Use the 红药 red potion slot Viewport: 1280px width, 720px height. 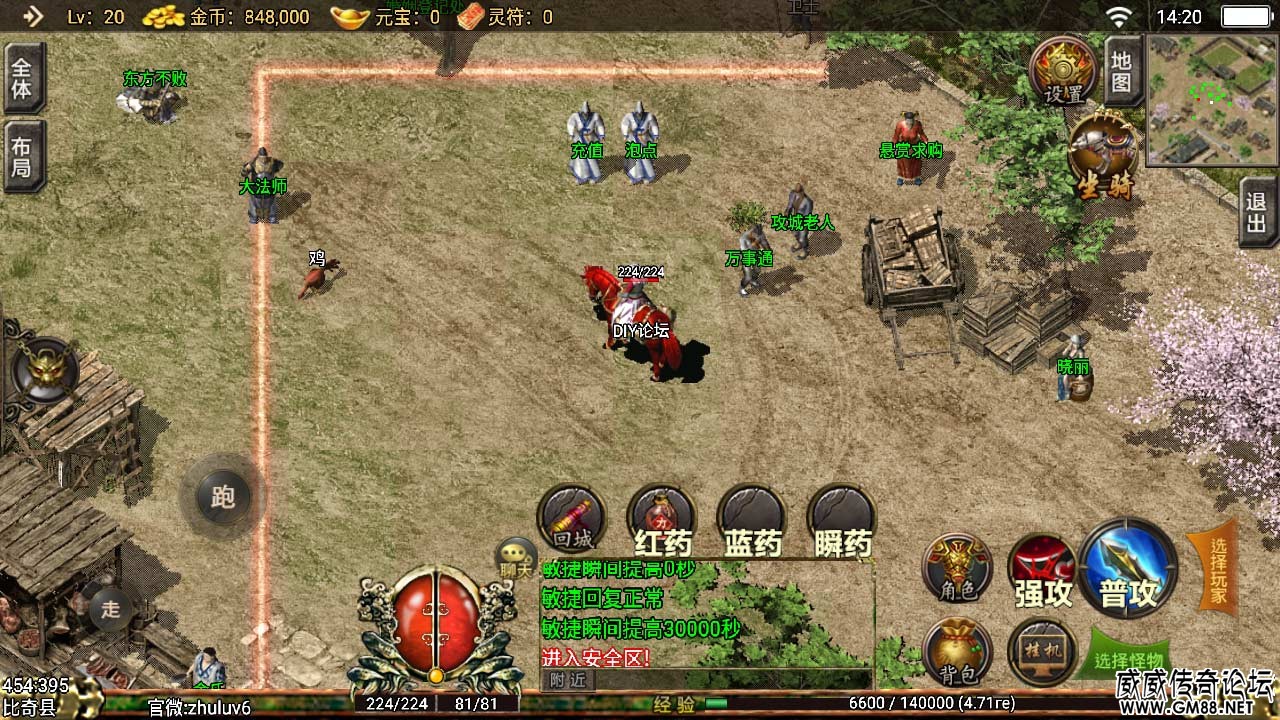coord(662,522)
